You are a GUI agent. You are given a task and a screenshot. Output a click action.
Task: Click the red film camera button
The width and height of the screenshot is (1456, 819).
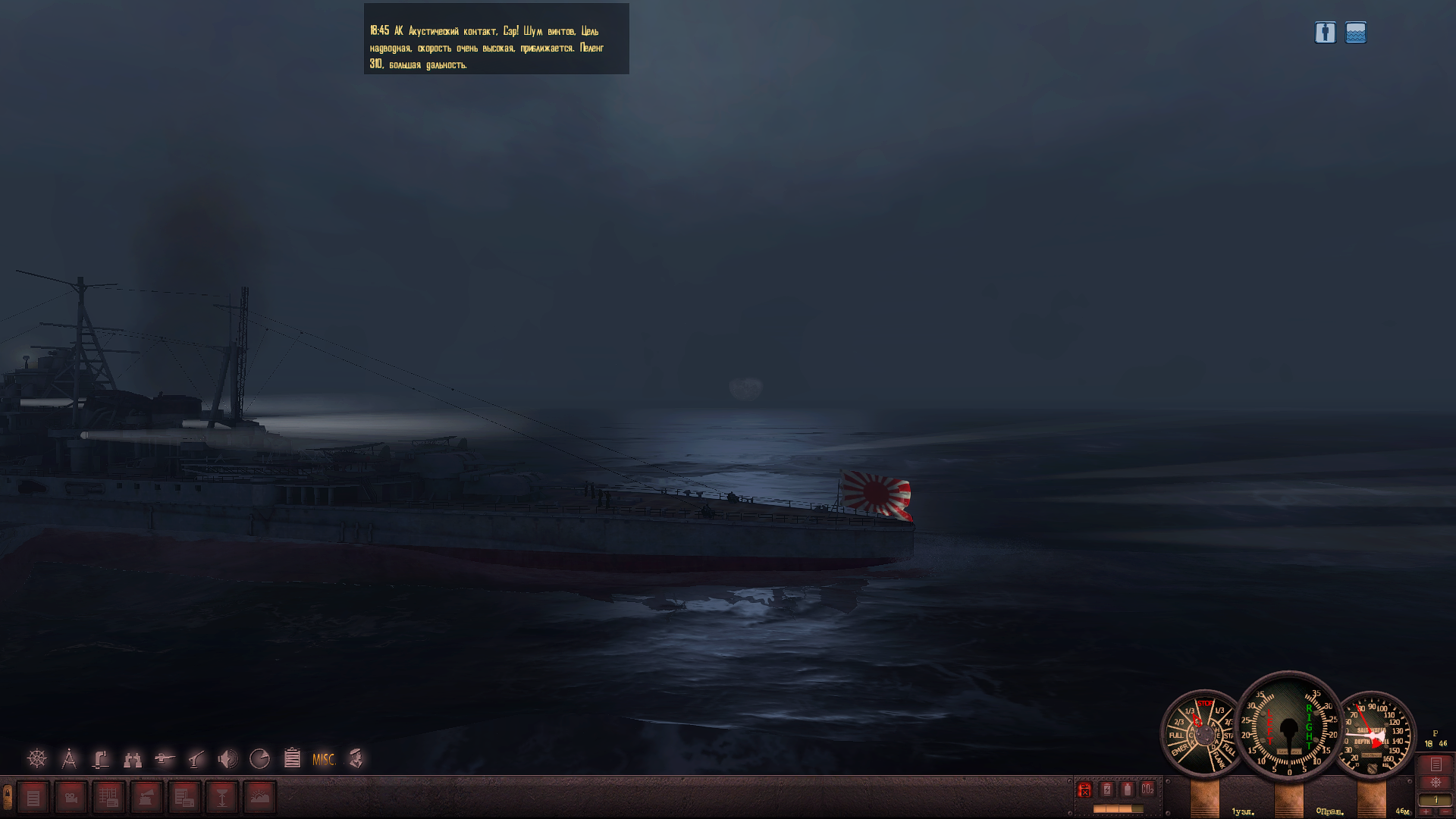pos(71,798)
